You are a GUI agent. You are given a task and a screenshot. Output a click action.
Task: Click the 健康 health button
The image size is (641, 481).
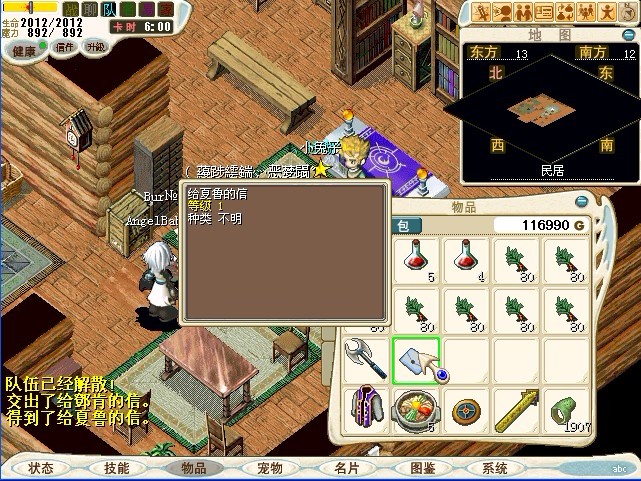(x=23, y=50)
